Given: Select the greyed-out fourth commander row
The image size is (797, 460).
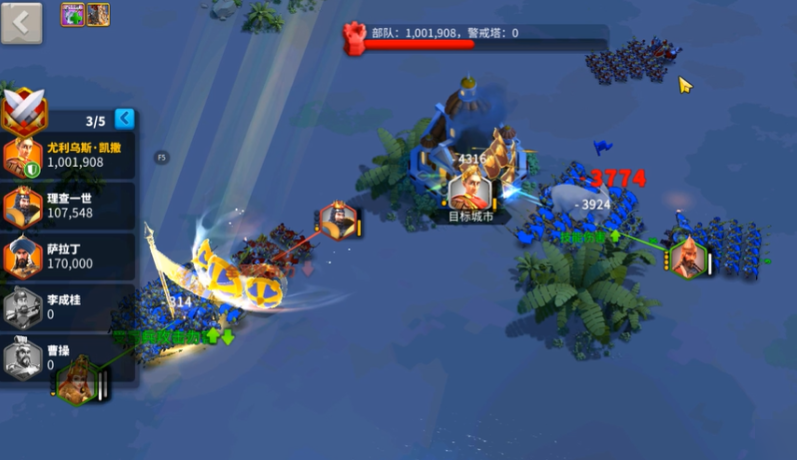Looking at the screenshot, I should tap(68, 308).
